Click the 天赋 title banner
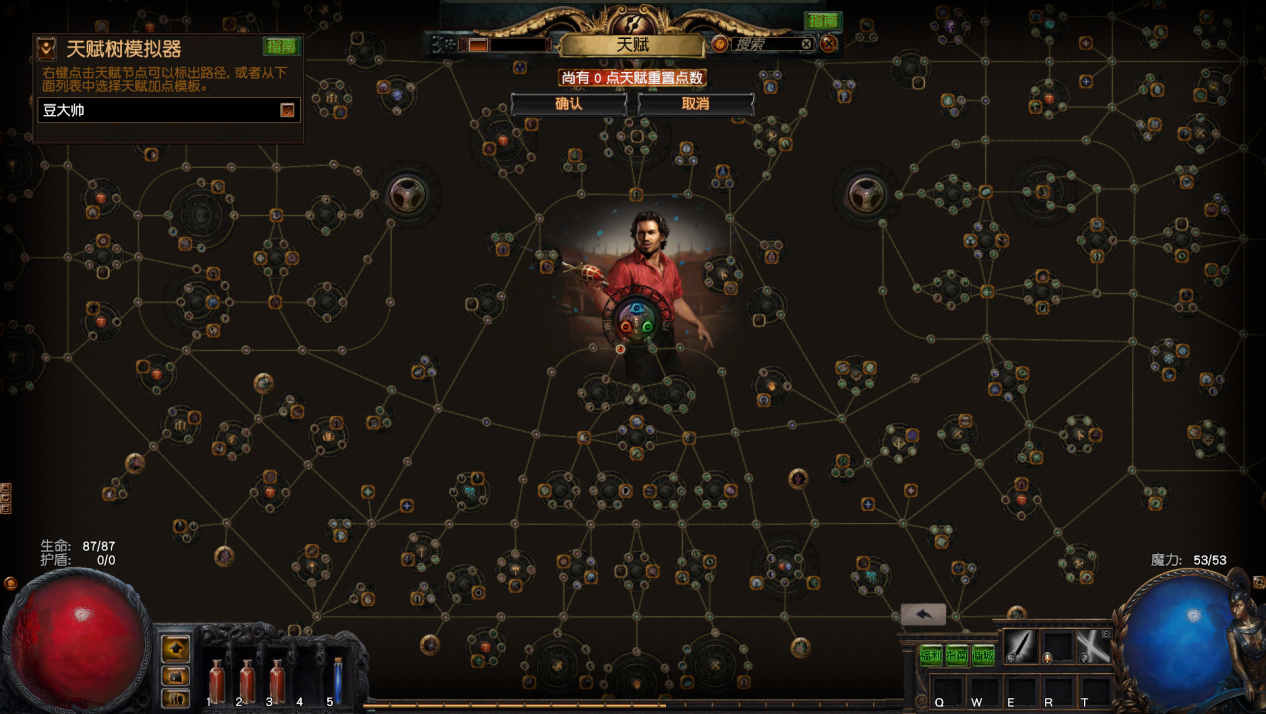The image size is (1266, 714). pos(632,46)
